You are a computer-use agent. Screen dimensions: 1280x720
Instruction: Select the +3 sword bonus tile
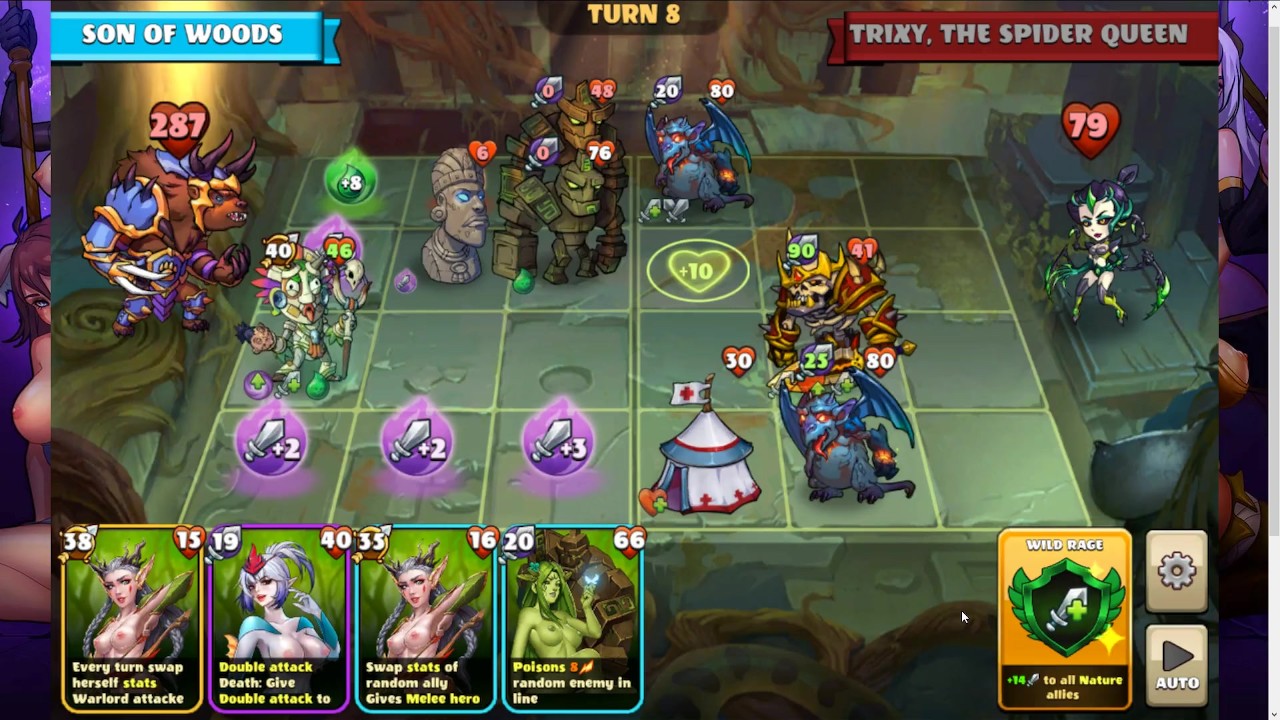coord(558,443)
